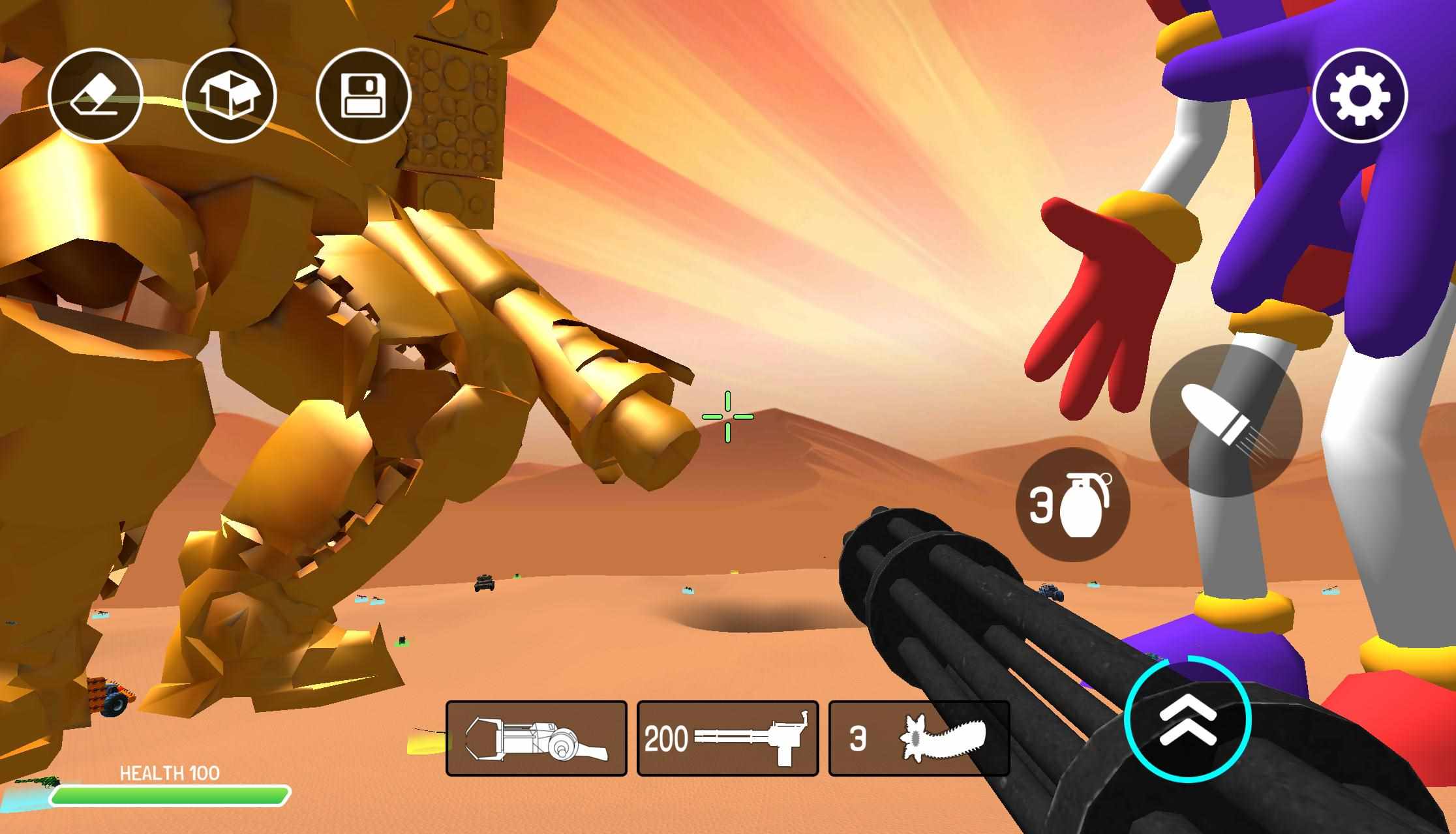Throw a grenade with grenade button
Image resolution: width=1456 pixels, height=834 pixels.
1072,505
